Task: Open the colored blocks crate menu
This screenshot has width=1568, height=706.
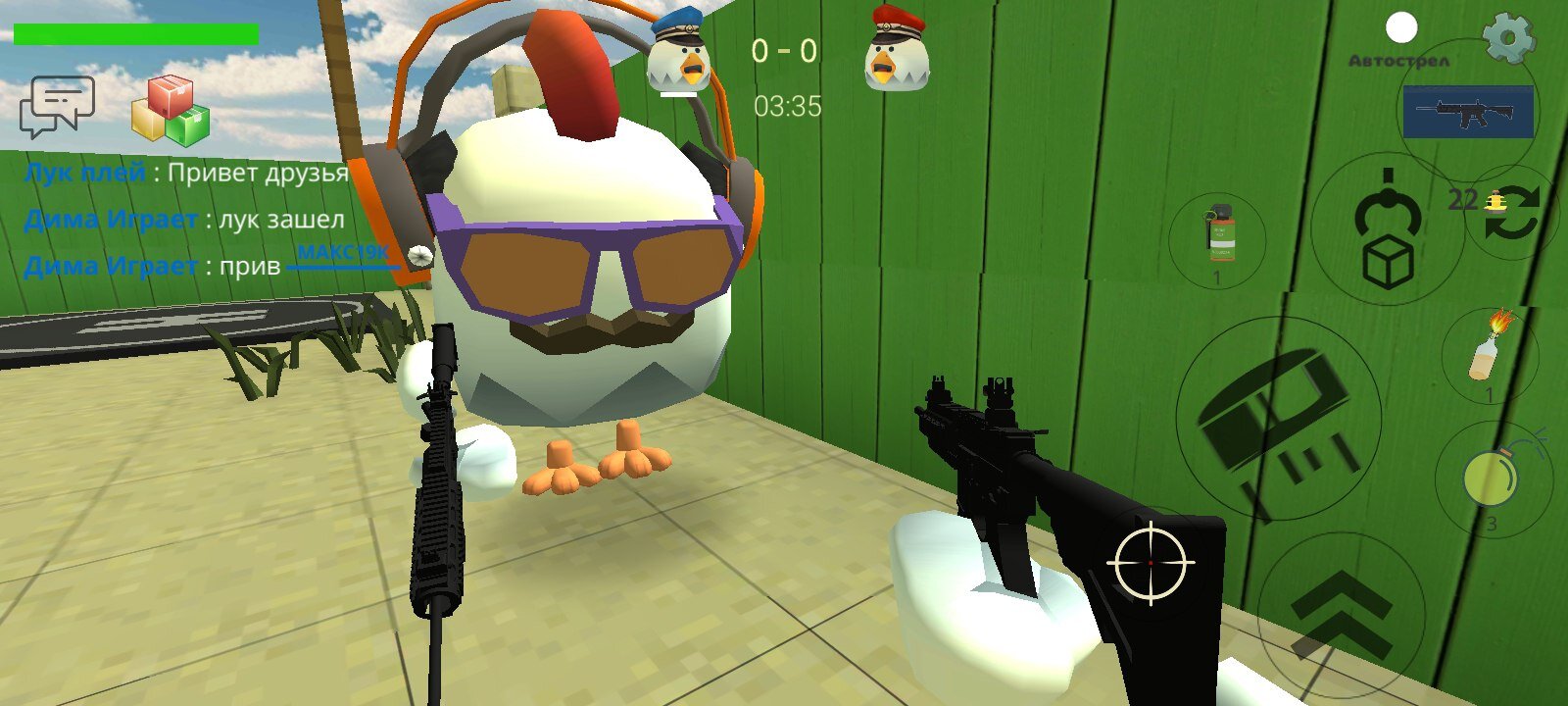Action: pos(171,108)
